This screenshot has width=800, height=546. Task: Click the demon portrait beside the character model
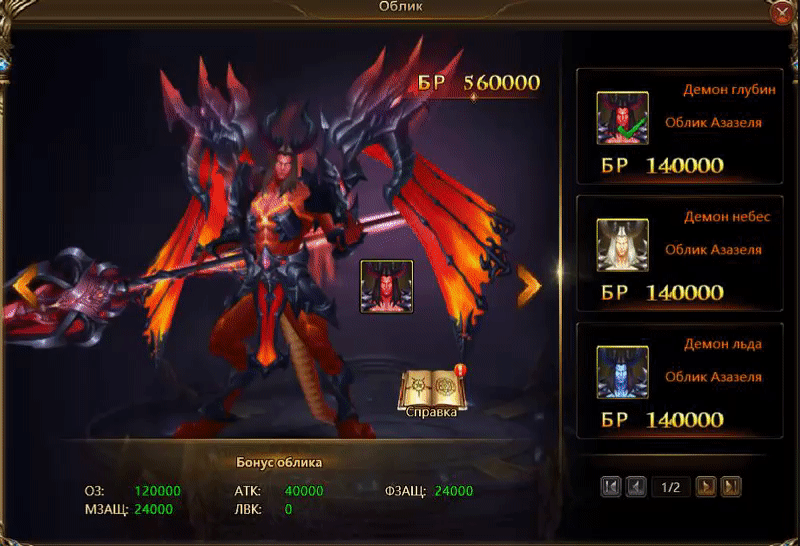tap(387, 286)
